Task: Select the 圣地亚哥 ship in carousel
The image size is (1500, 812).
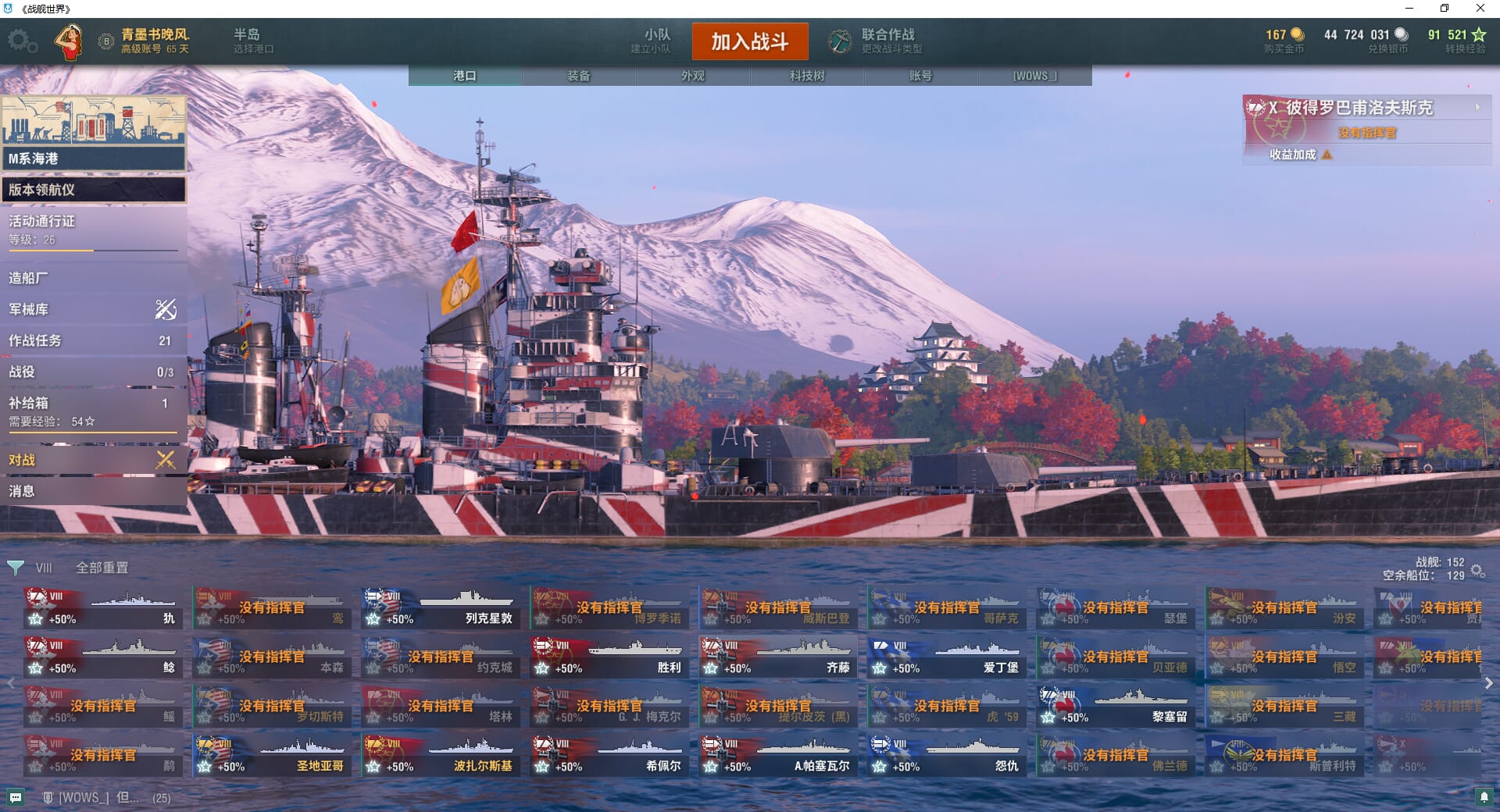Action: [x=273, y=756]
